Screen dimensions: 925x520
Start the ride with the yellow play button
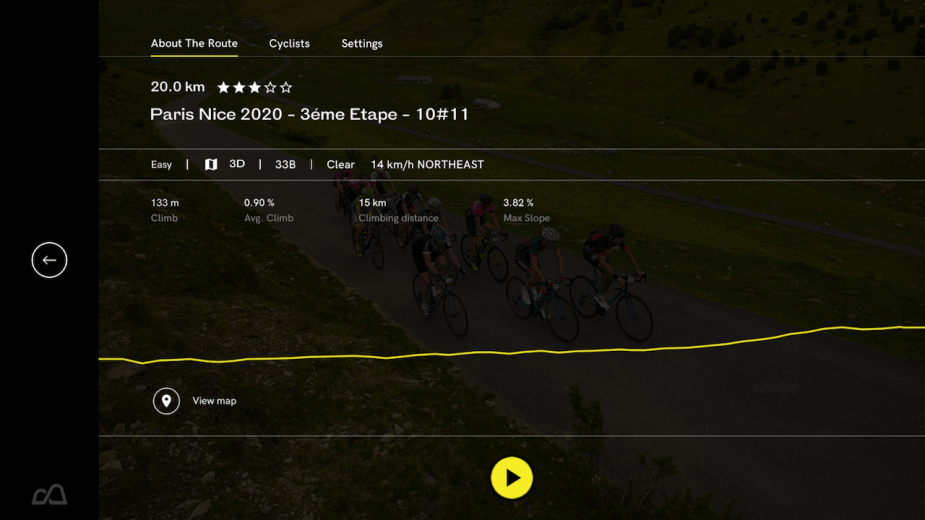tap(511, 478)
